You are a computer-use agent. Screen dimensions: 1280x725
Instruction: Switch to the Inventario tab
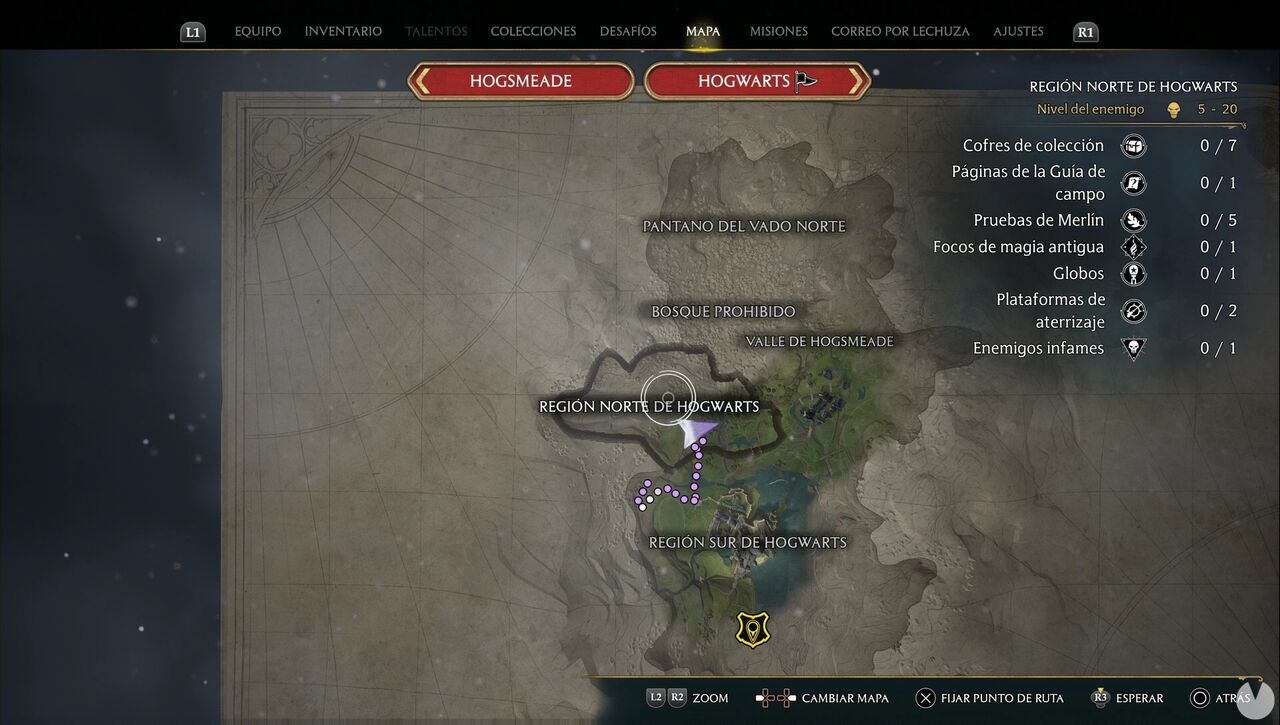(343, 31)
